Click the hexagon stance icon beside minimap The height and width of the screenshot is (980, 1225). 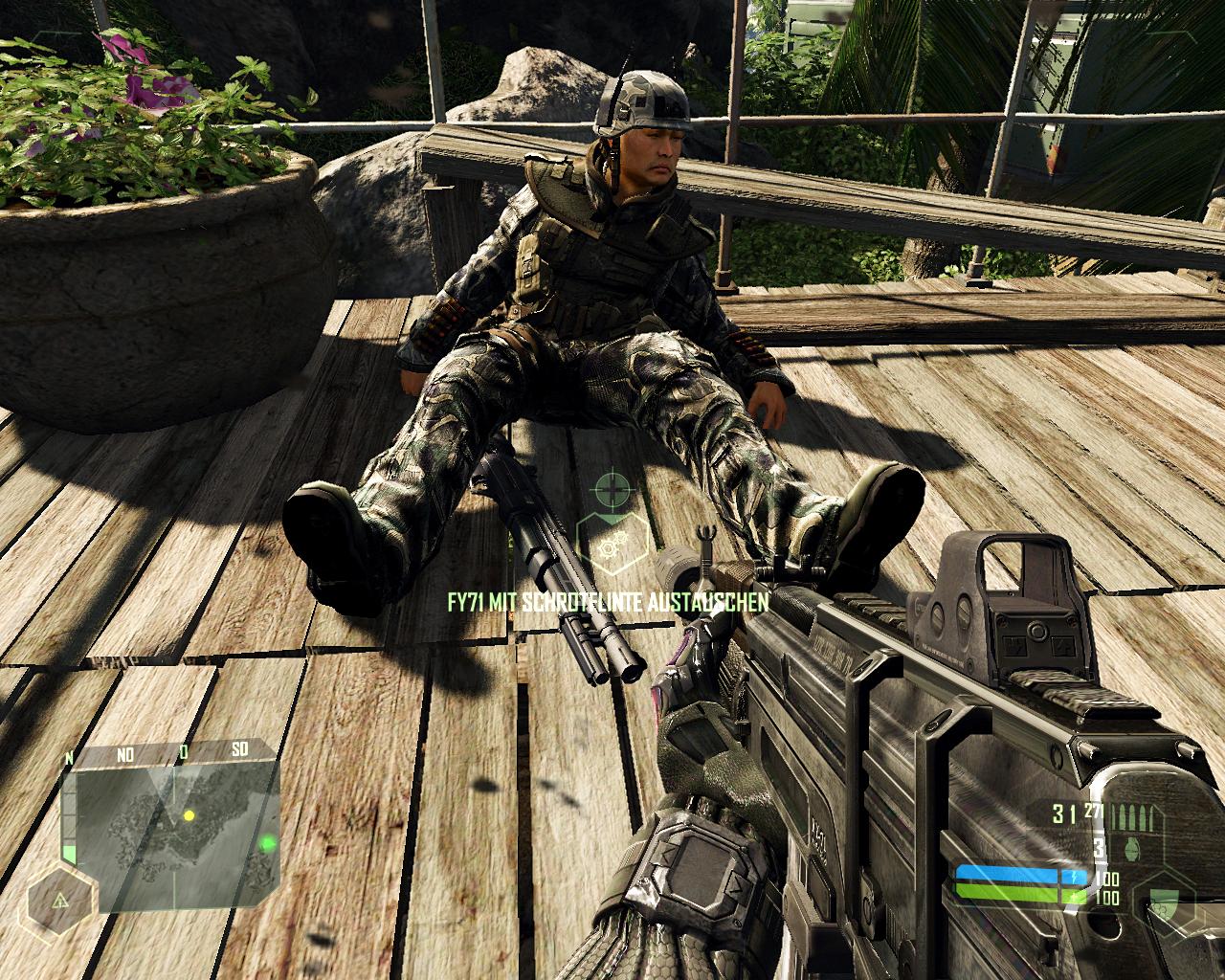coord(60,901)
